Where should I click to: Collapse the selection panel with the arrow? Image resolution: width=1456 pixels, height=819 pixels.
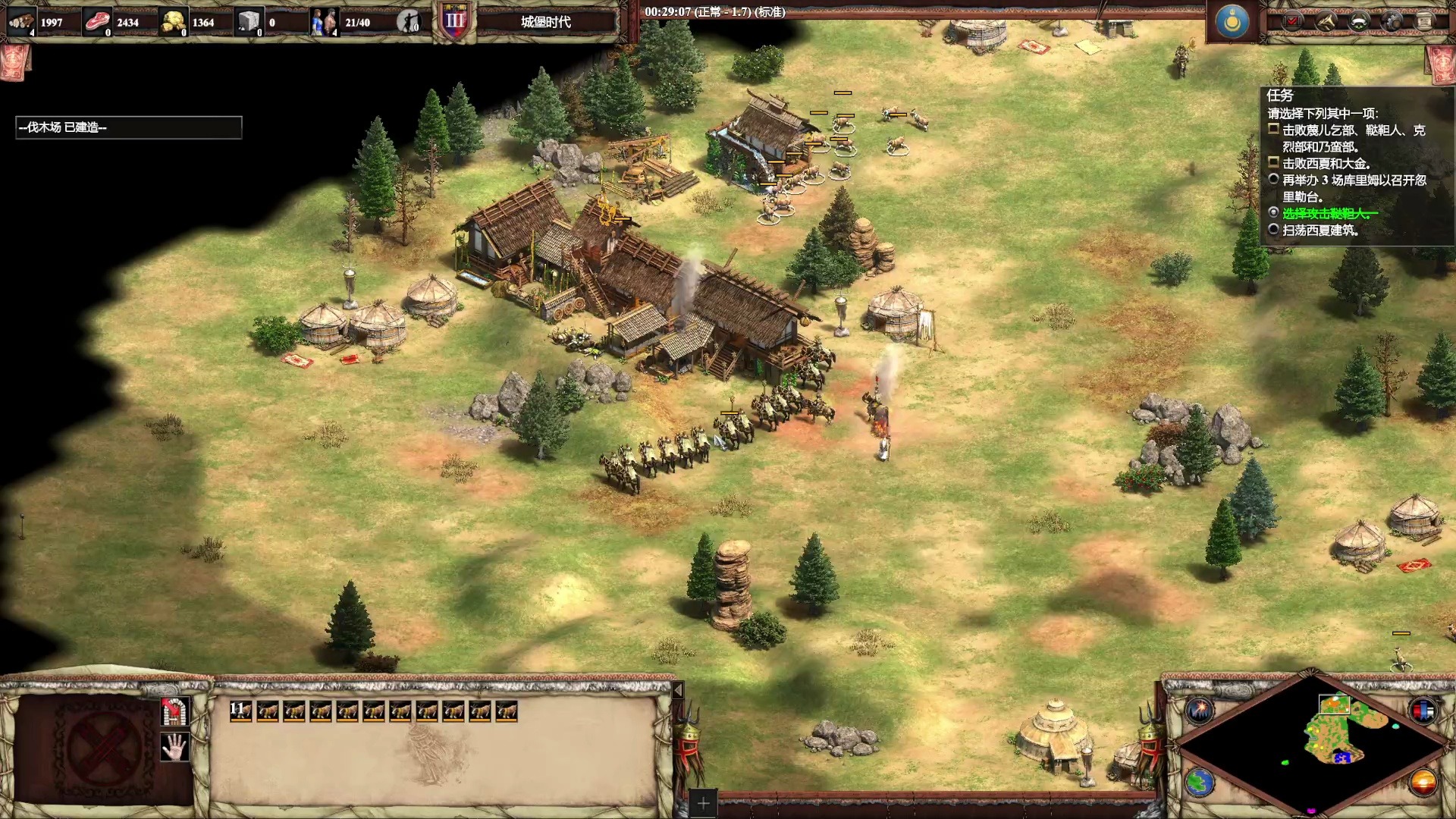pos(678,690)
